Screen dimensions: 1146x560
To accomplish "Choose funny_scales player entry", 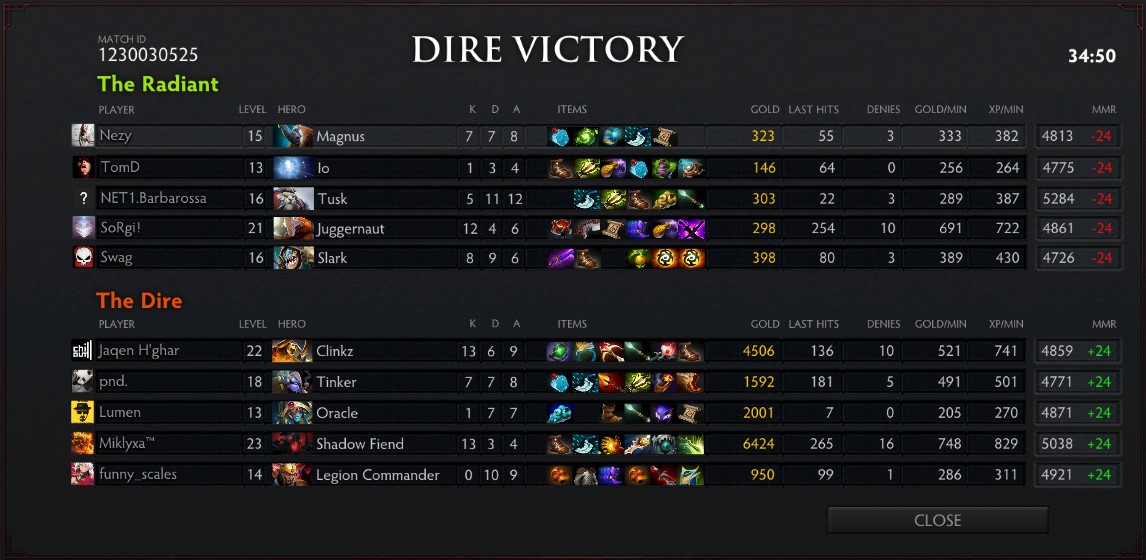I will [137, 474].
